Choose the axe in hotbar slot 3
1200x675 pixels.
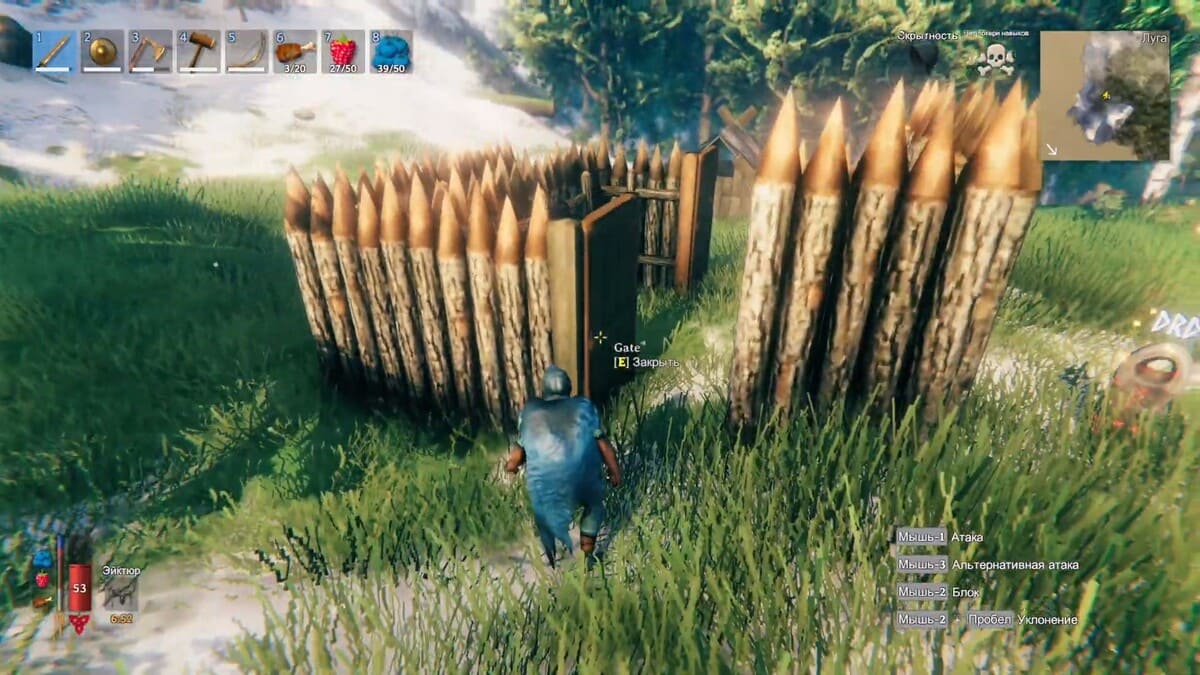(x=150, y=51)
